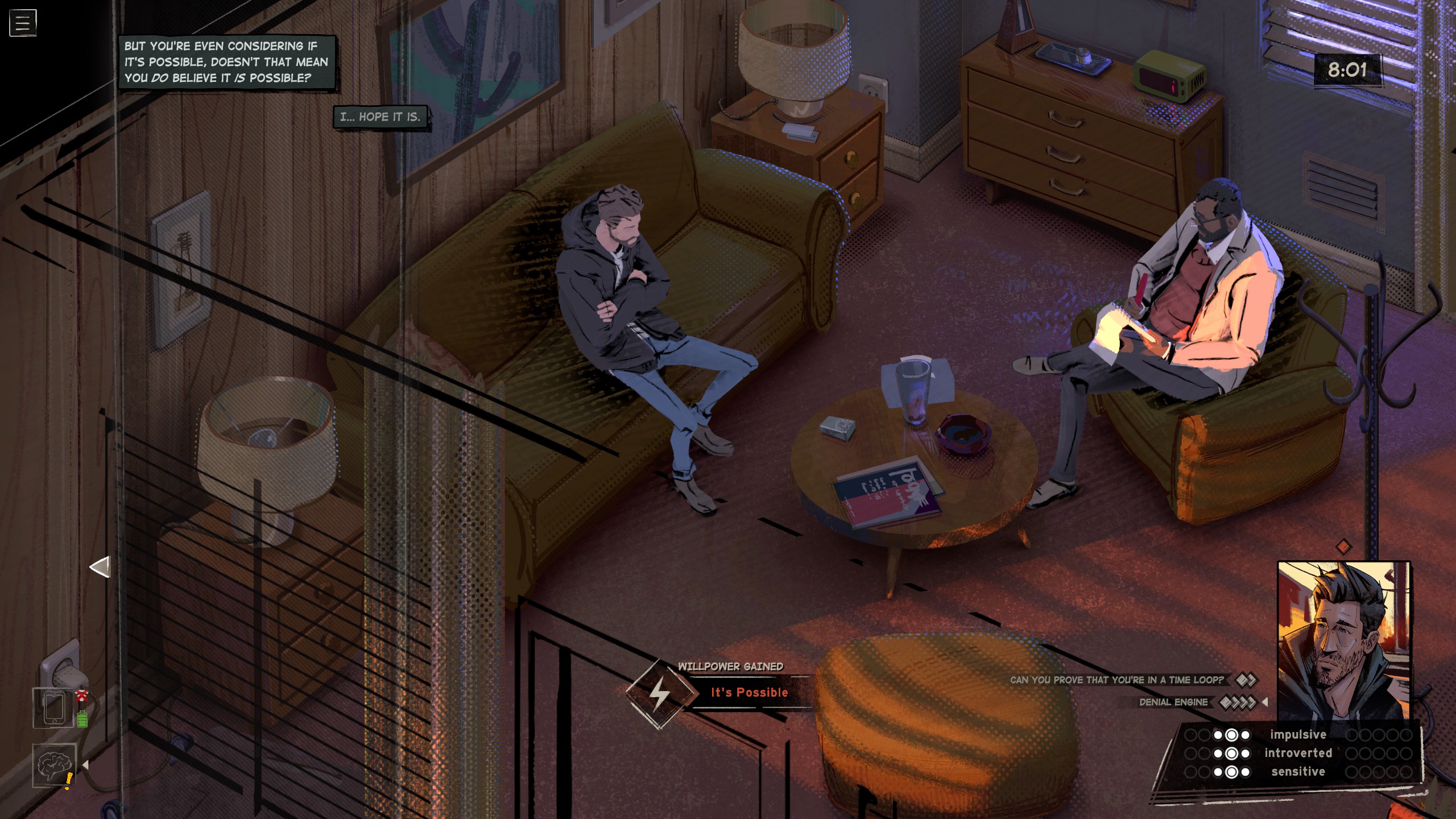Open 'Can you prove that you're in a time loop?' objective

(x=1116, y=680)
